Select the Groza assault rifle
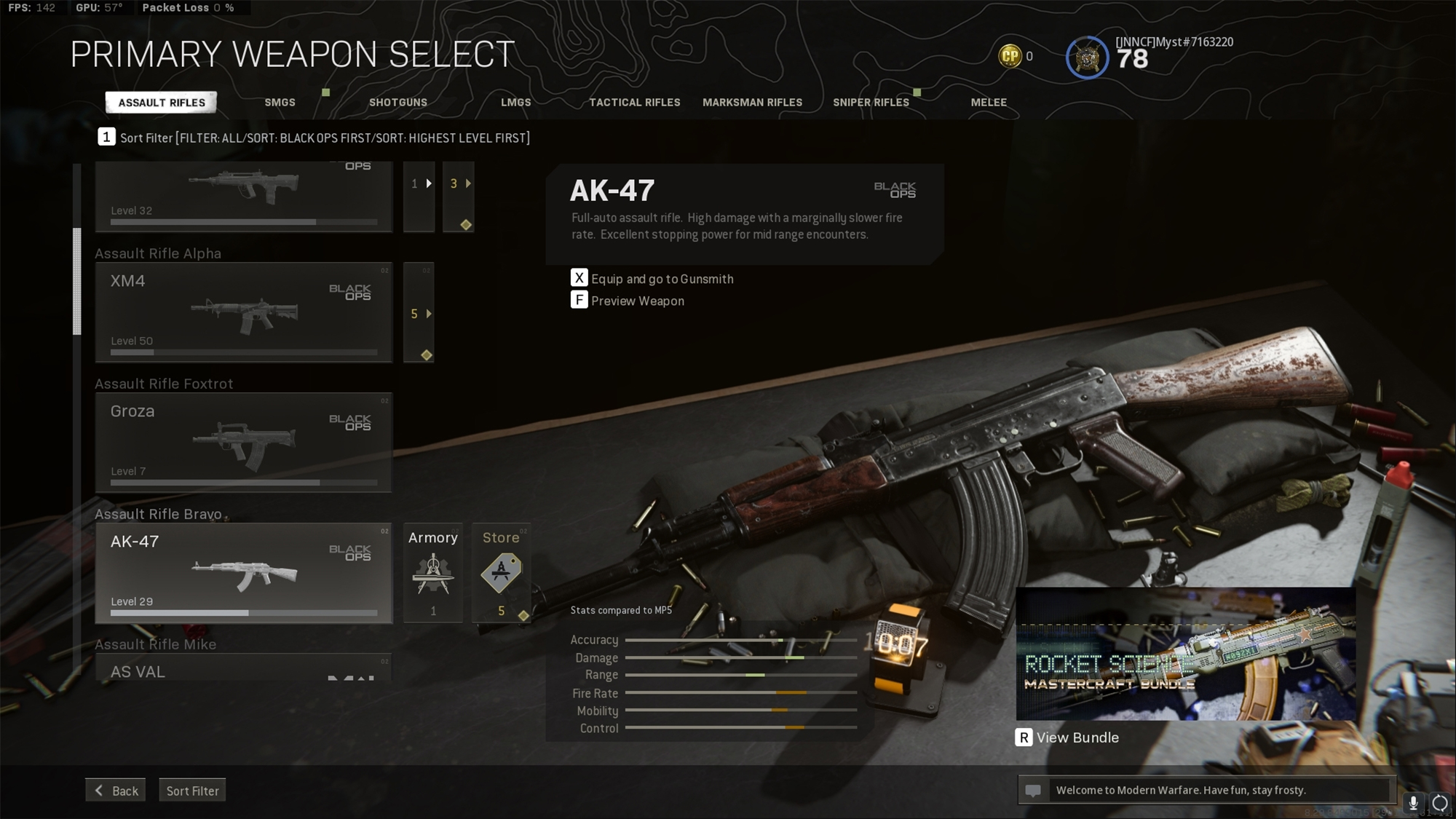The height and width of the screenshot is (819, 1456). click(243, 440)
